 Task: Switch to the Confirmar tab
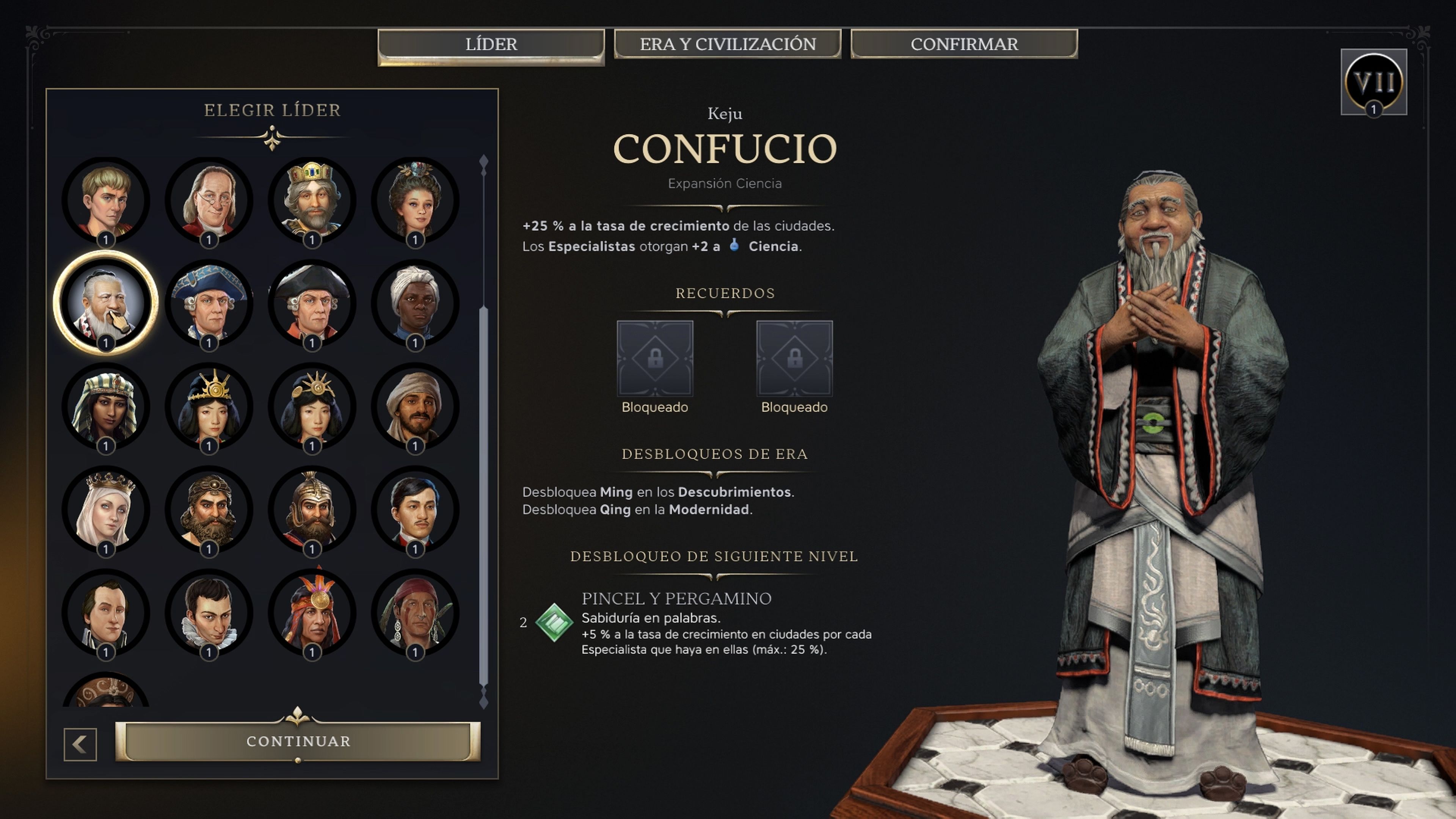pyautogui.click(x=964, y=44)
